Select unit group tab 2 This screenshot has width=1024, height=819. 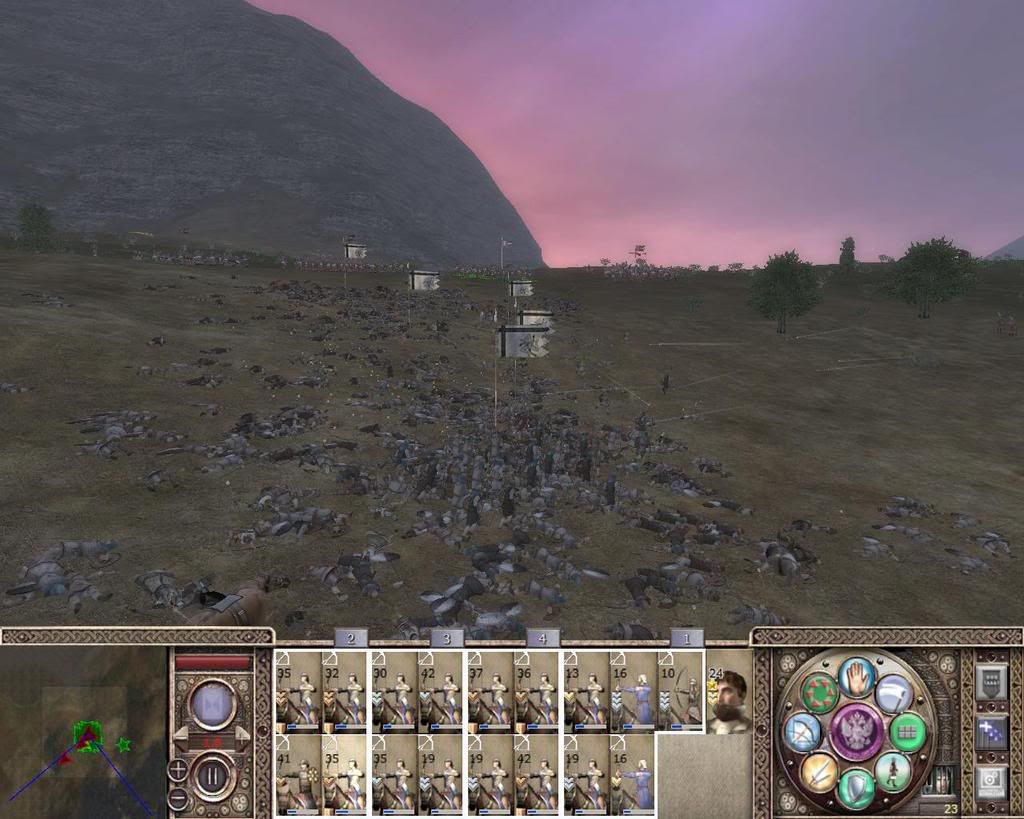(x=351, y=638)
